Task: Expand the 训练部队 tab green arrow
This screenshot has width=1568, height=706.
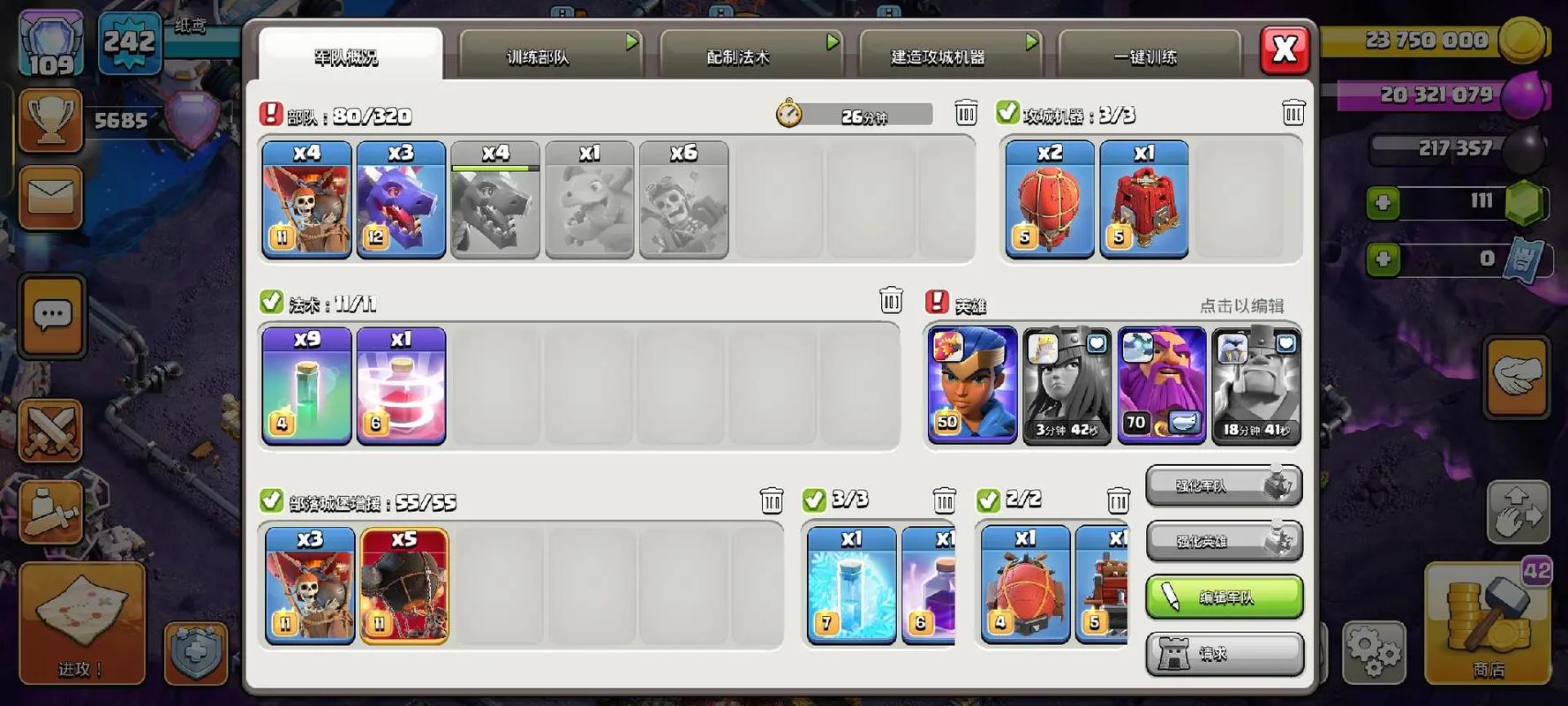Action: 630,41
